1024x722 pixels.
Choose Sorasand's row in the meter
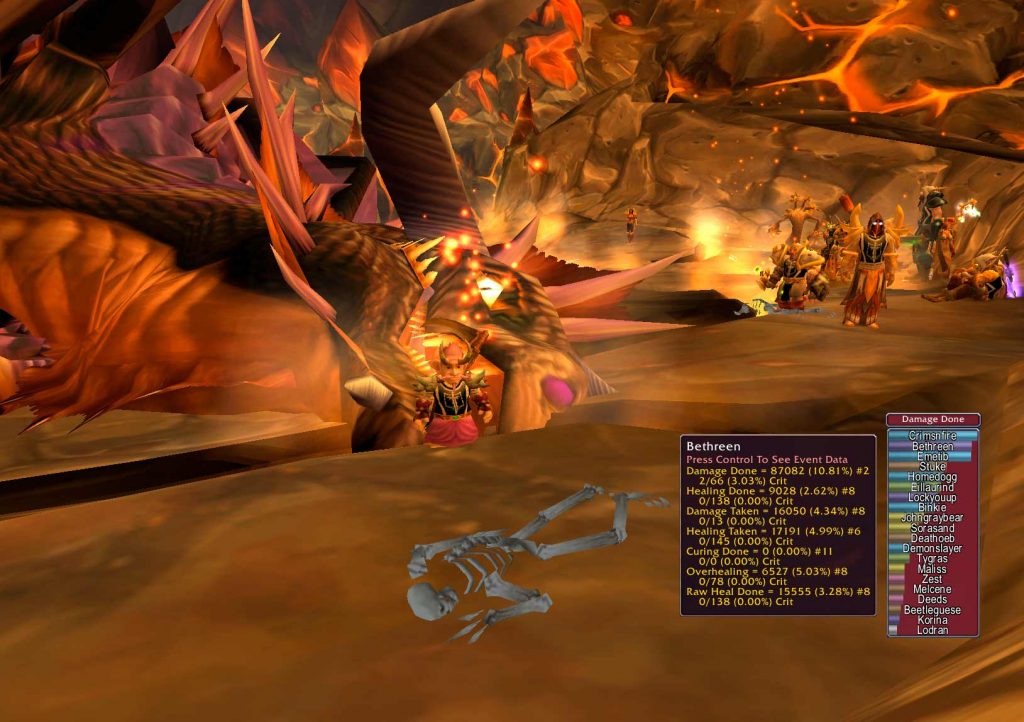coord(932,528)
